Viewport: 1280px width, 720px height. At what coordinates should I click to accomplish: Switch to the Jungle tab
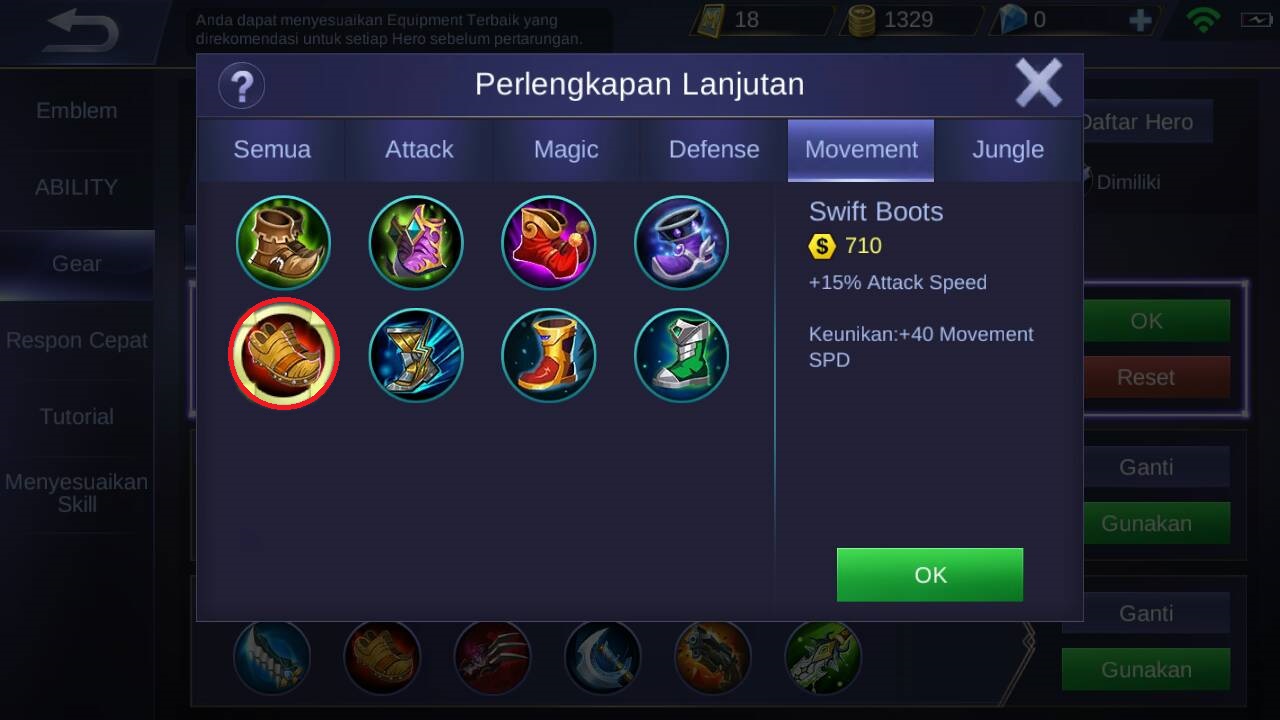[x=1008, y=150]
